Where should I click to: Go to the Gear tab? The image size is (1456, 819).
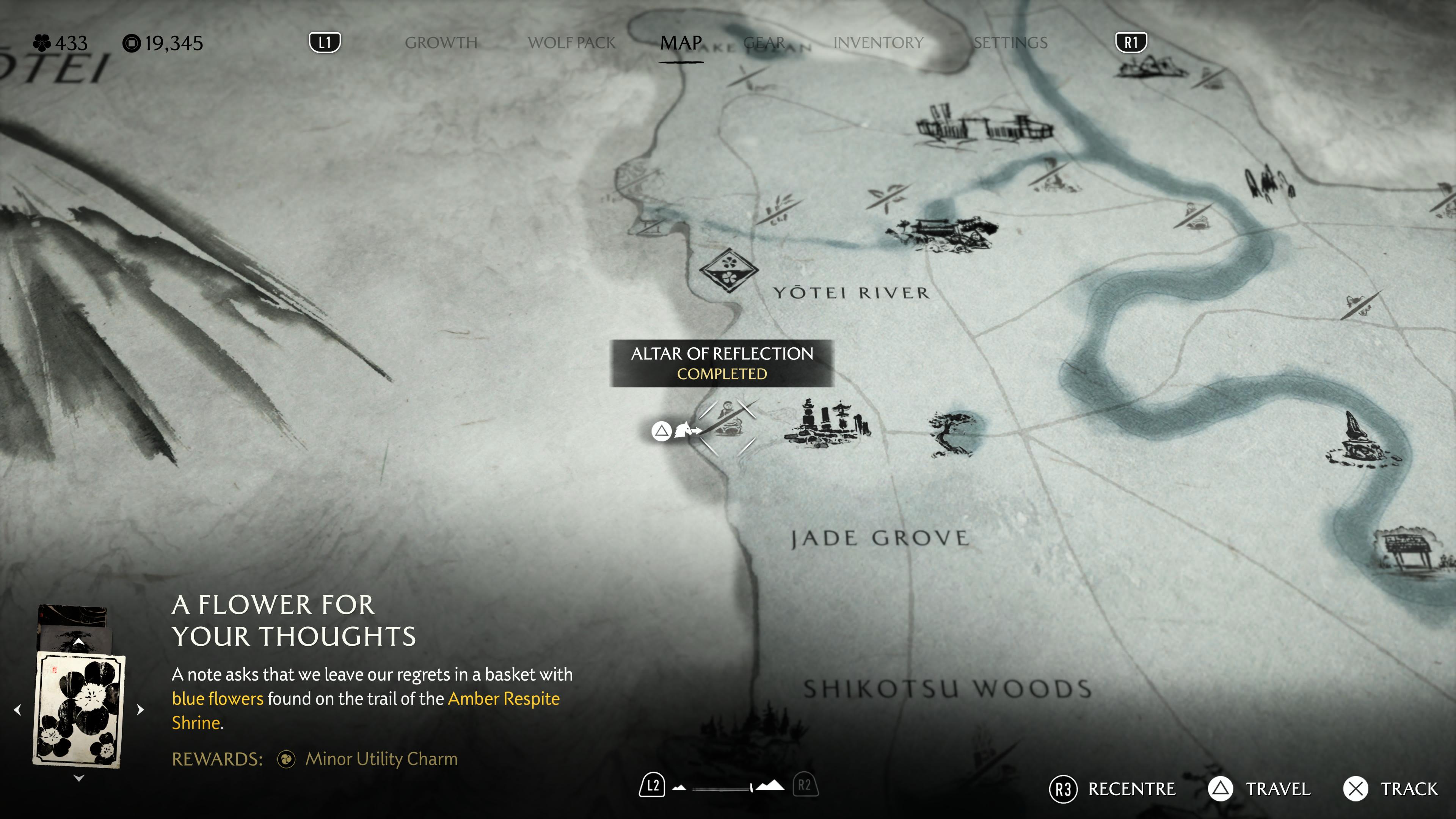(764, 43)
